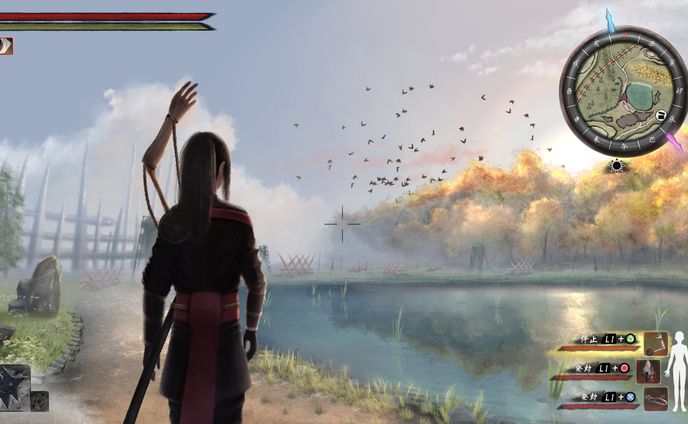Click the sun icon below the minimap
This screenshot has height=424, width=688.
(x=617, y=165)
